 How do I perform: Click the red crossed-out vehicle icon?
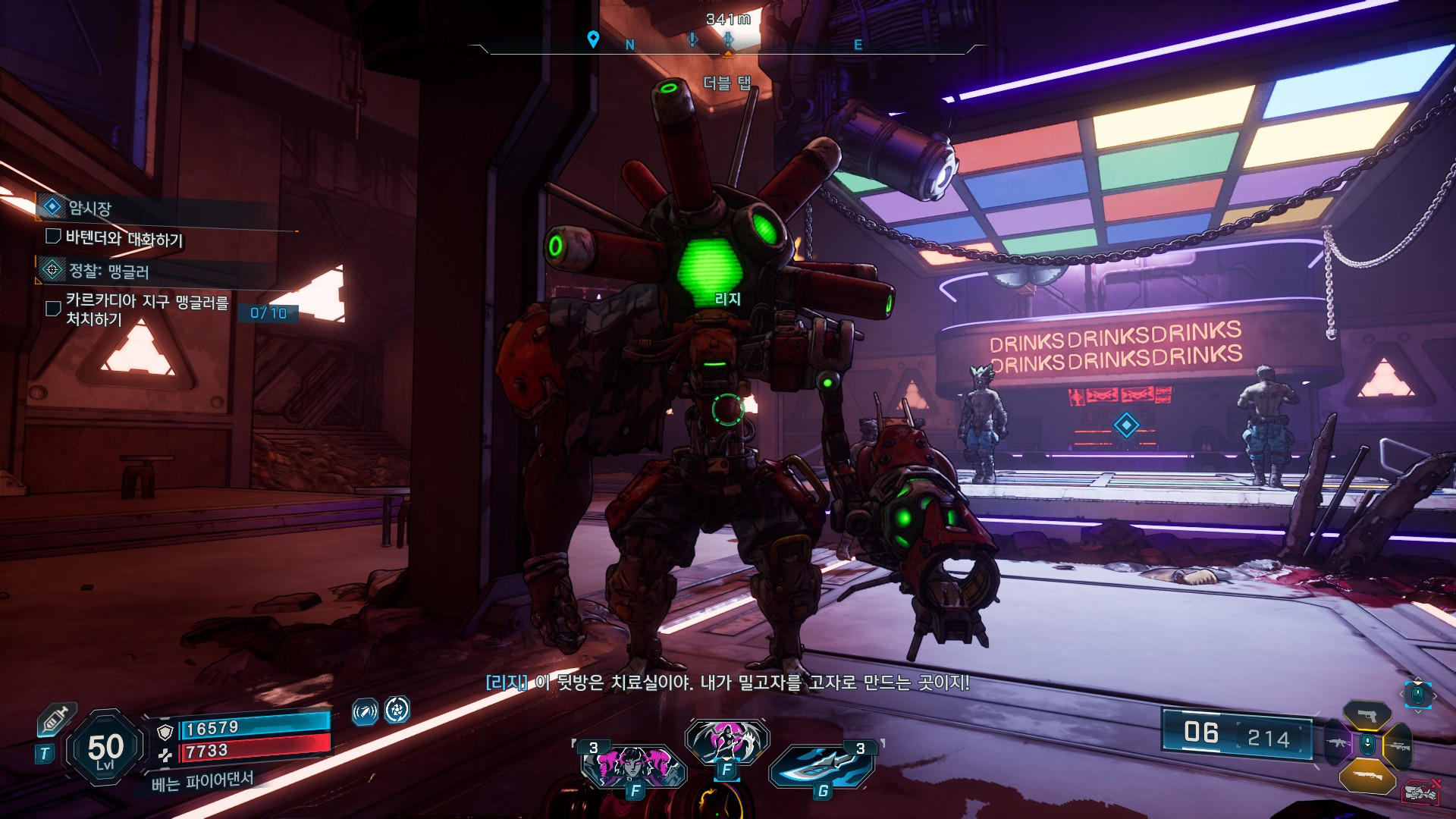coord(1420,792)
